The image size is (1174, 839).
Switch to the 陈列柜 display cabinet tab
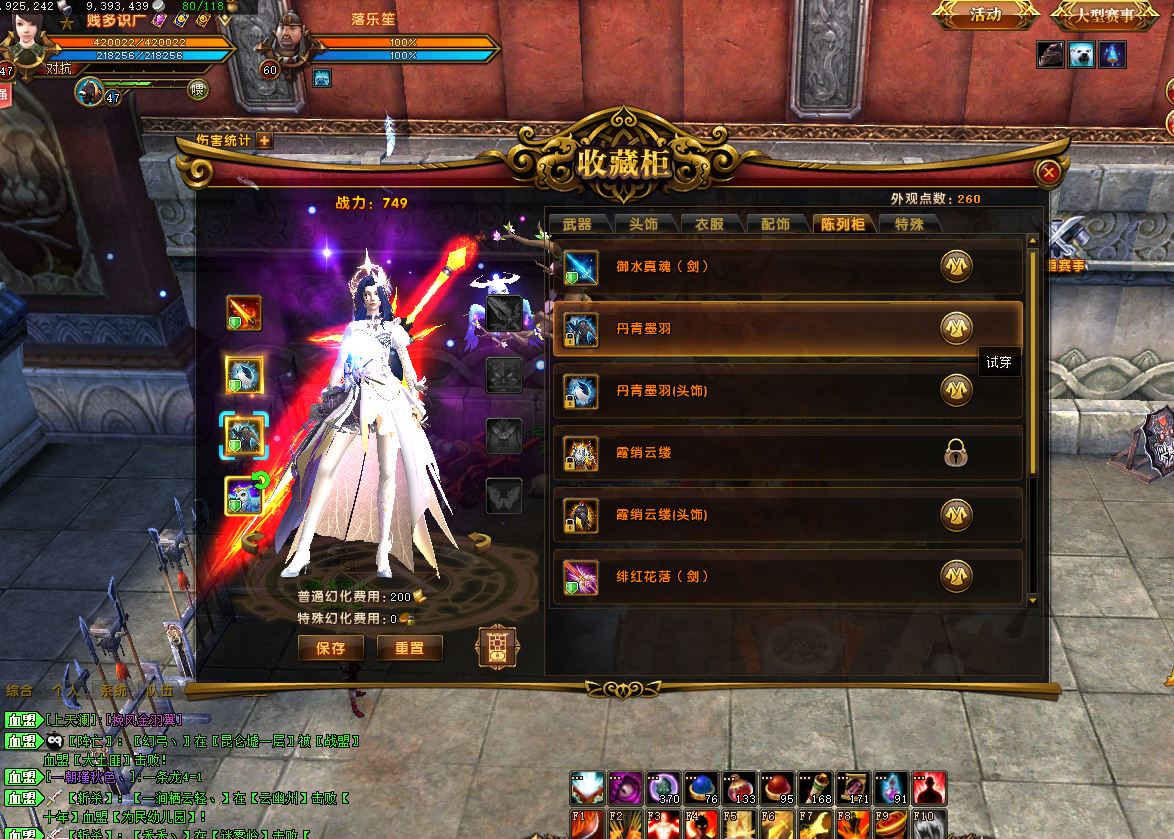click(x=842, y=224)
